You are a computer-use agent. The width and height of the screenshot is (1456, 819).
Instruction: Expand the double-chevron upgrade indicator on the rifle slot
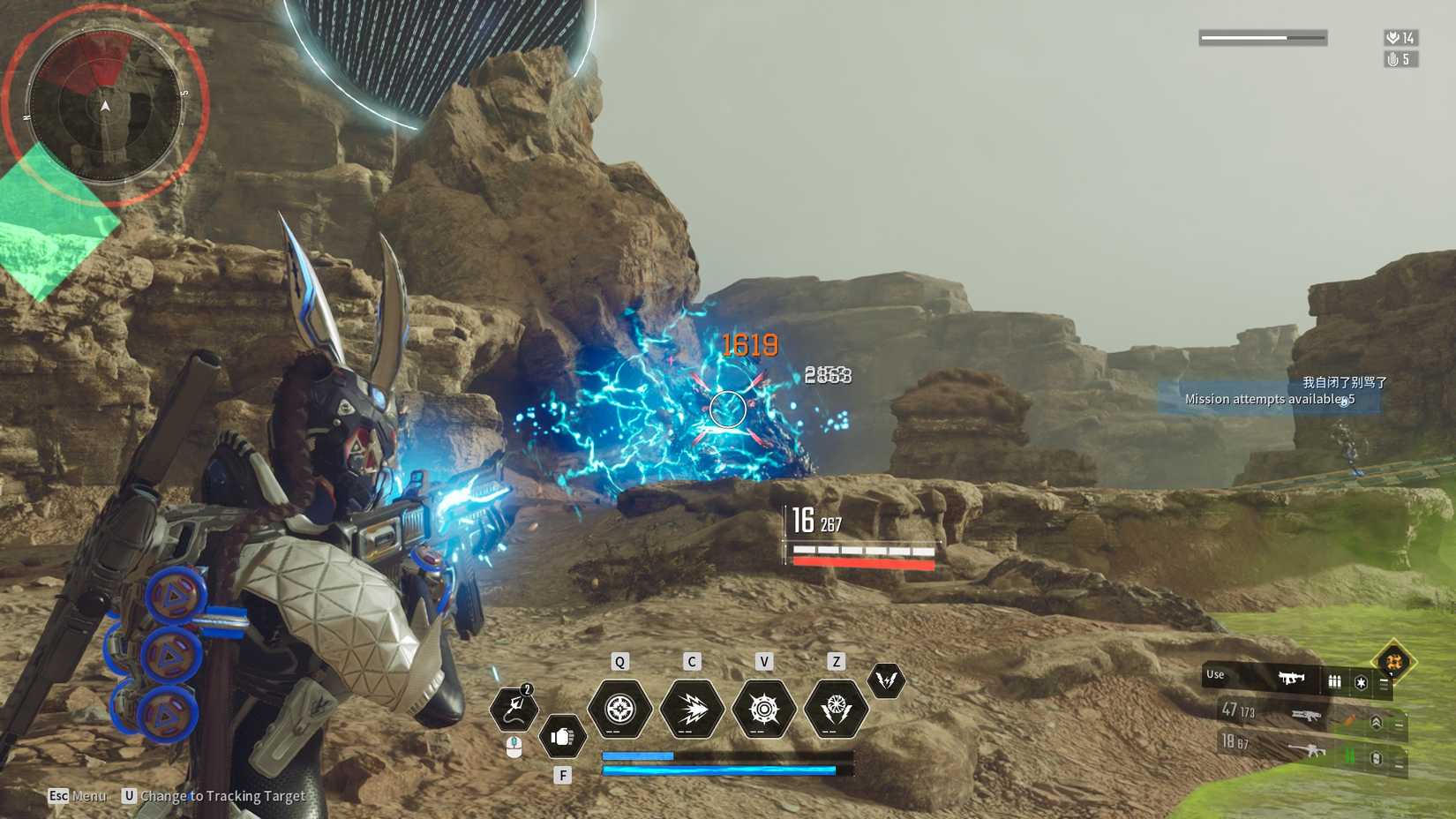[1377, 723]
